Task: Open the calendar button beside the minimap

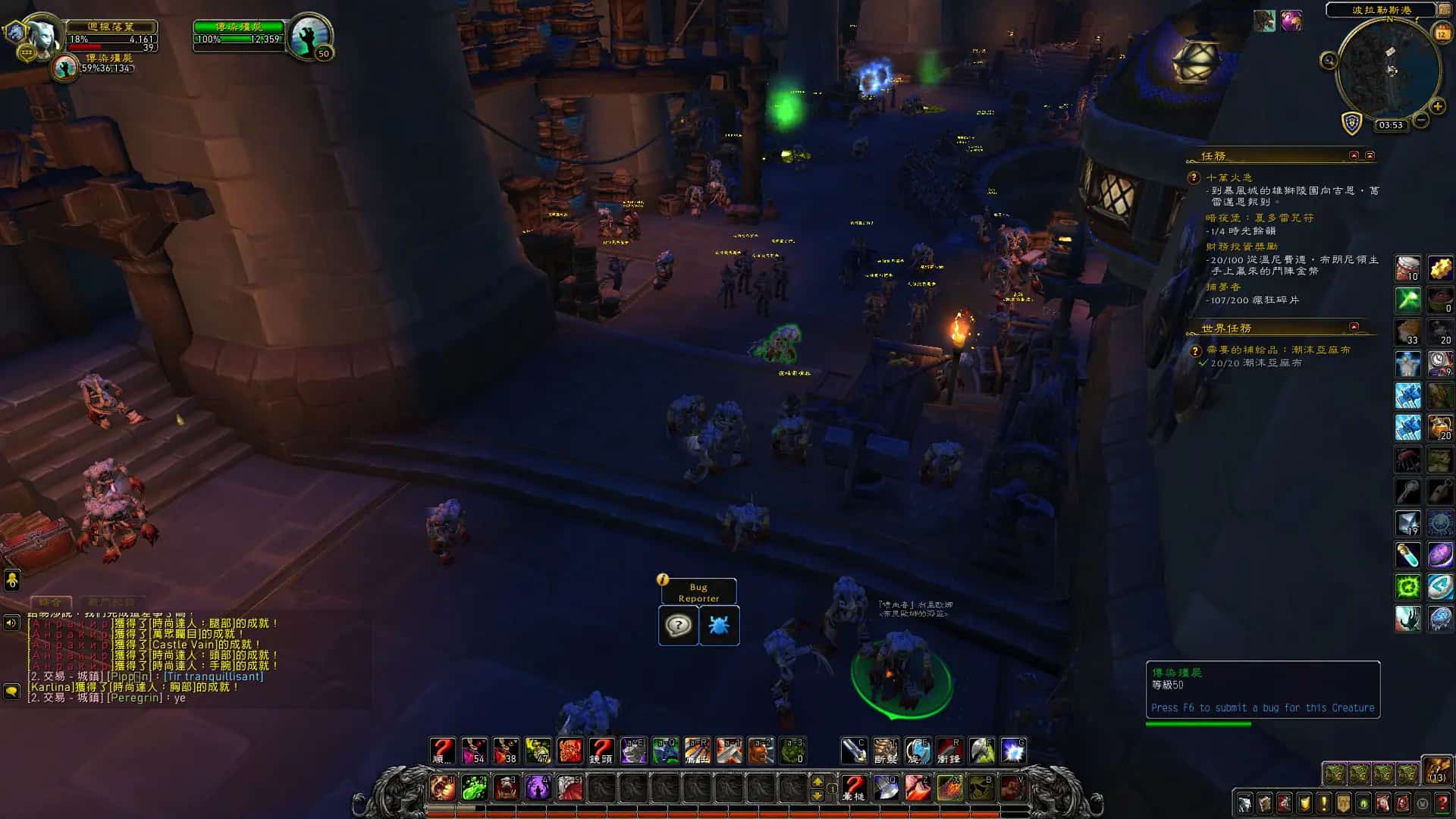Action: coord(1442,33)
